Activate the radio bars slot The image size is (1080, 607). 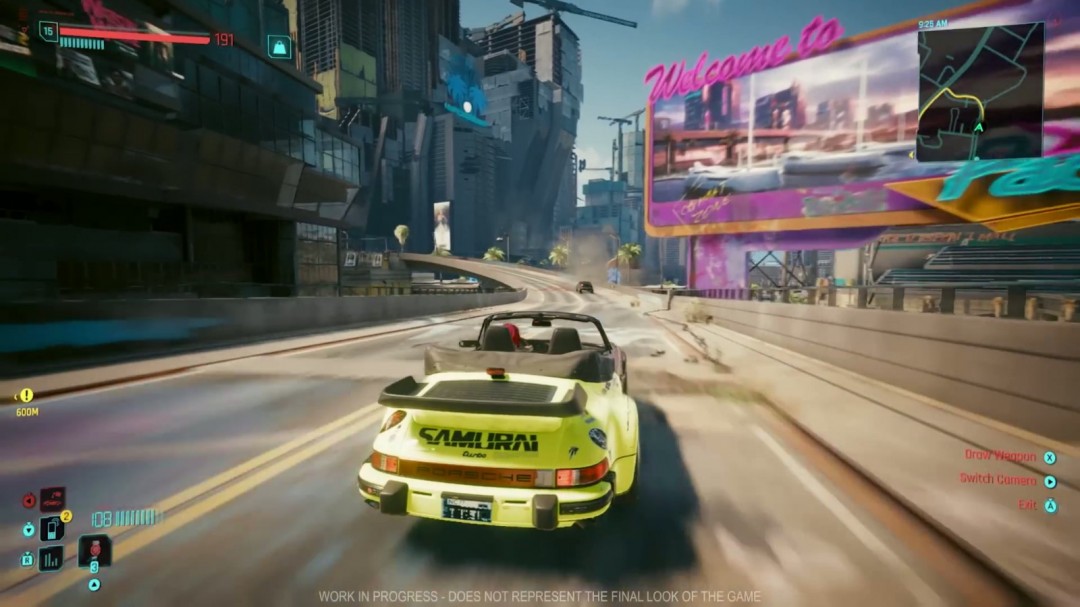[50, 558]
